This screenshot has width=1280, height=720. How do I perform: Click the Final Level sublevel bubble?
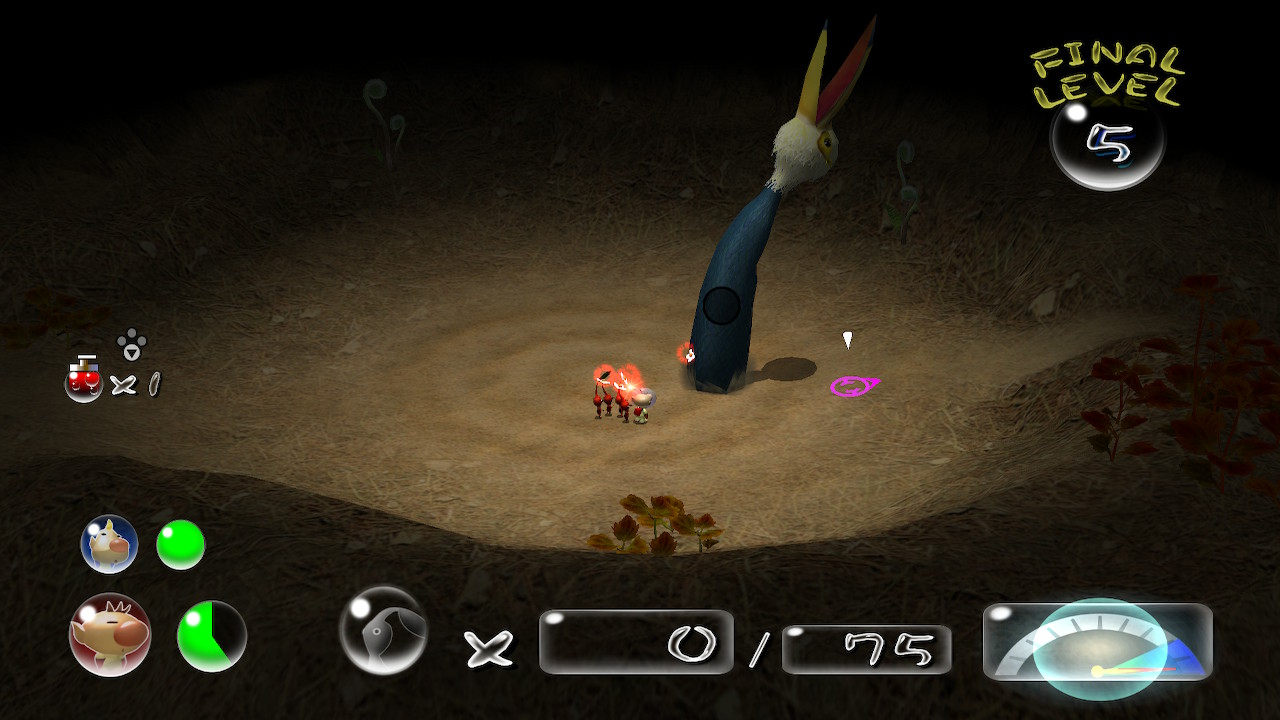(x=1107, y=143)
